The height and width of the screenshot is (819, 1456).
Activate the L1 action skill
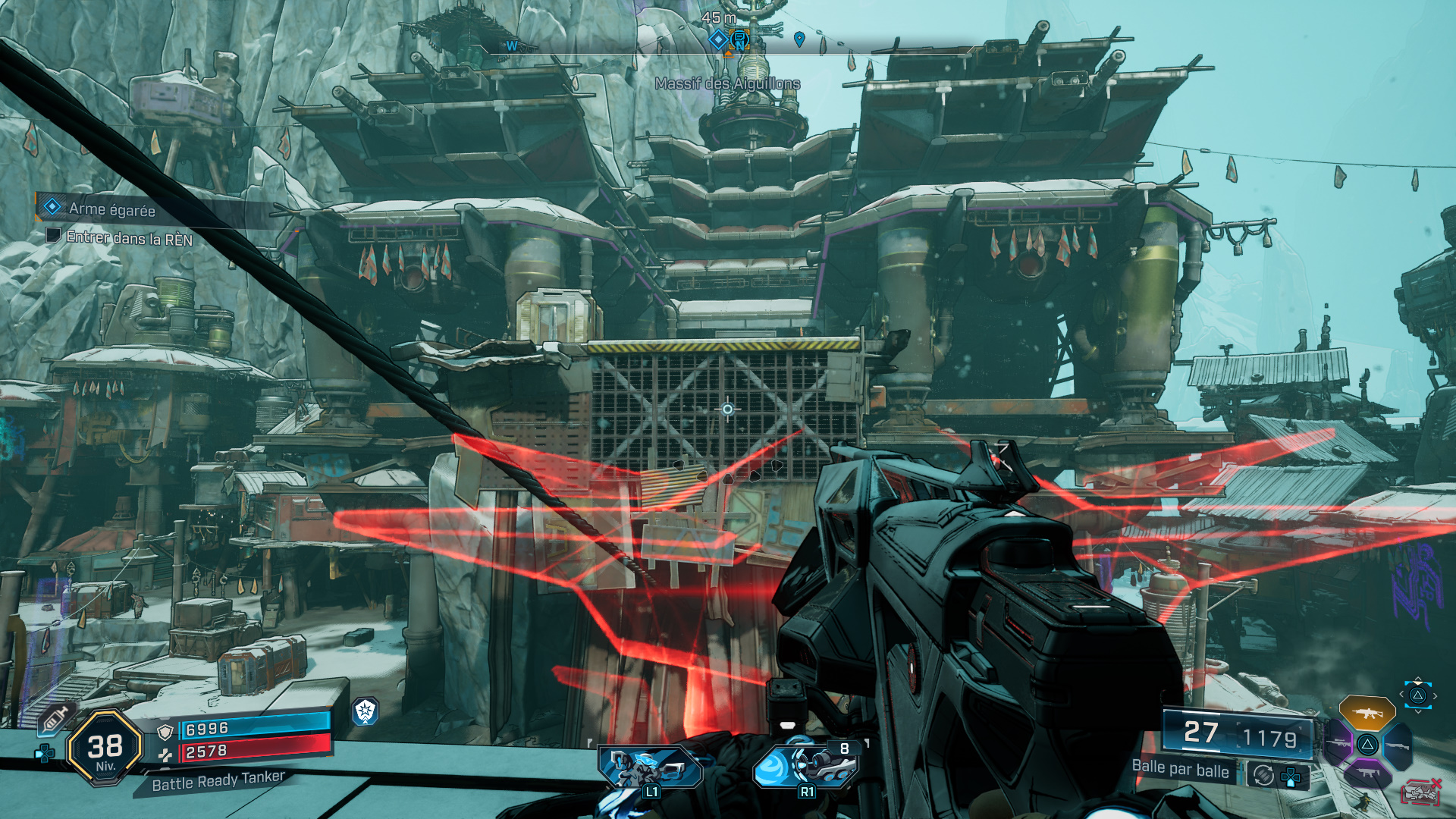pos(651,769)
